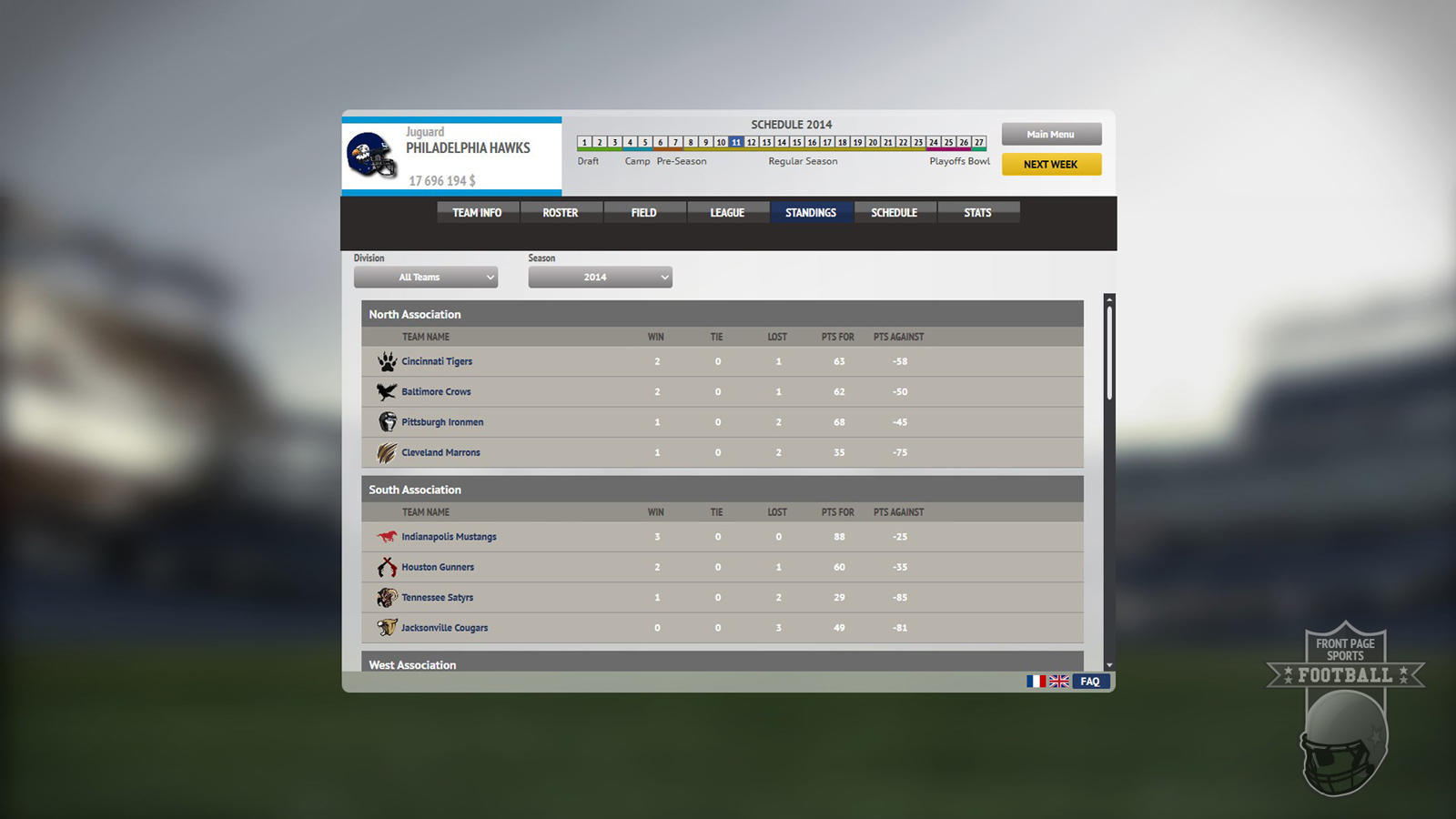Return to the Main Menu
The image size is (1456, 819).
click(x=1051, y=134)
